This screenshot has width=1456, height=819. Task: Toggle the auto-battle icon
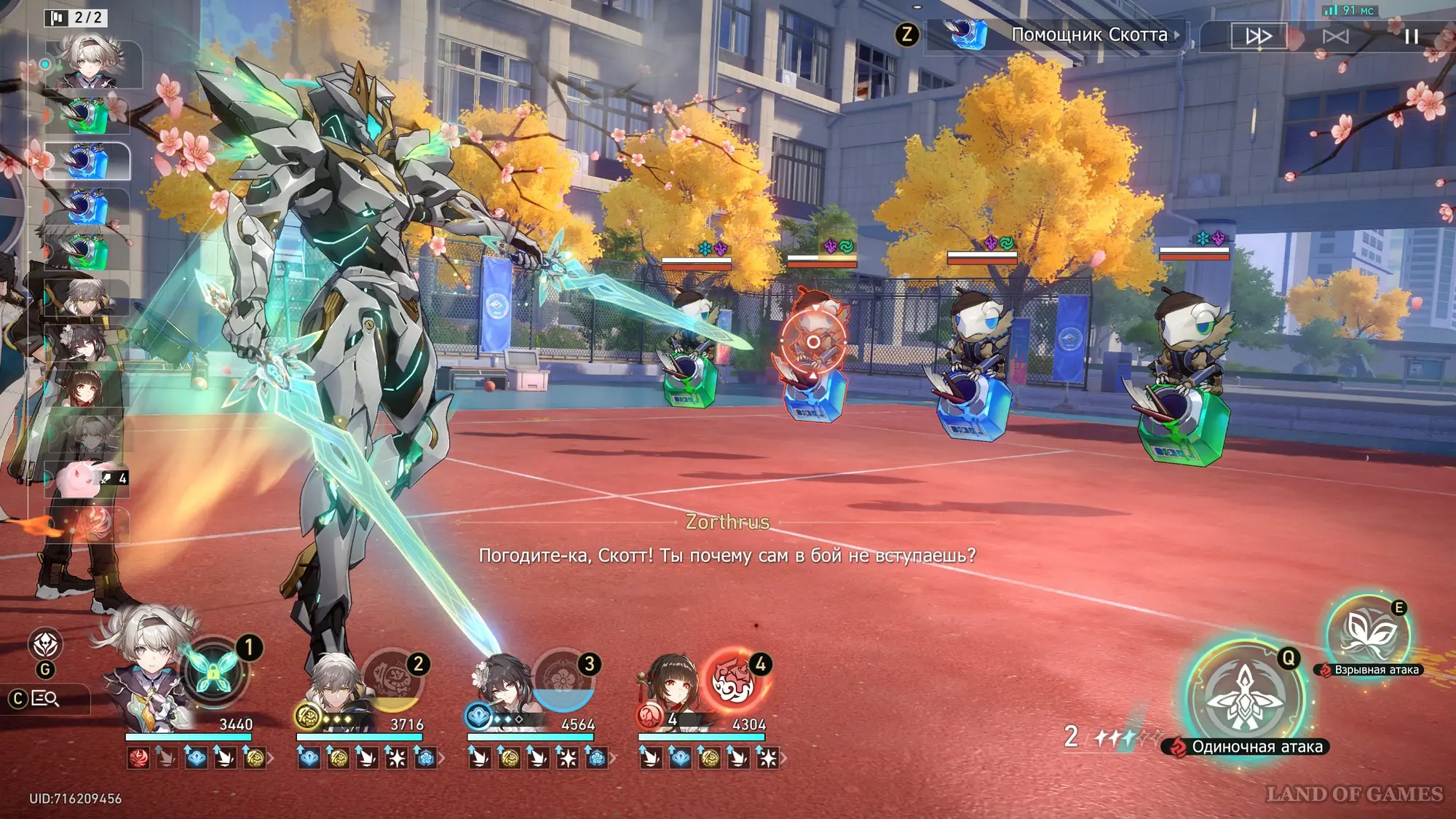click(x=1335, y=36)
